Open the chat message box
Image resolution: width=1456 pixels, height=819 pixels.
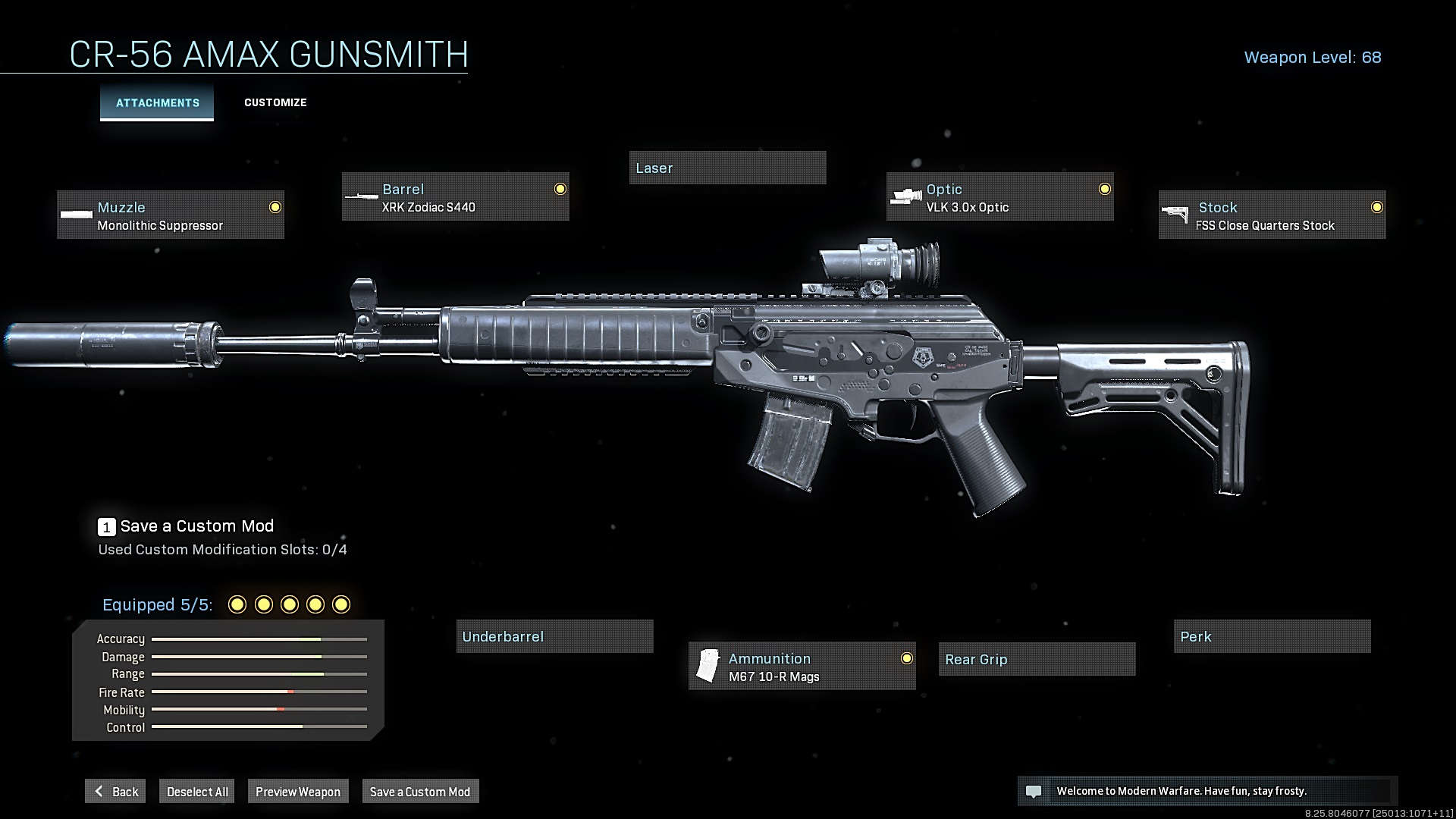pyautogui.click(x=1207, y=791)
